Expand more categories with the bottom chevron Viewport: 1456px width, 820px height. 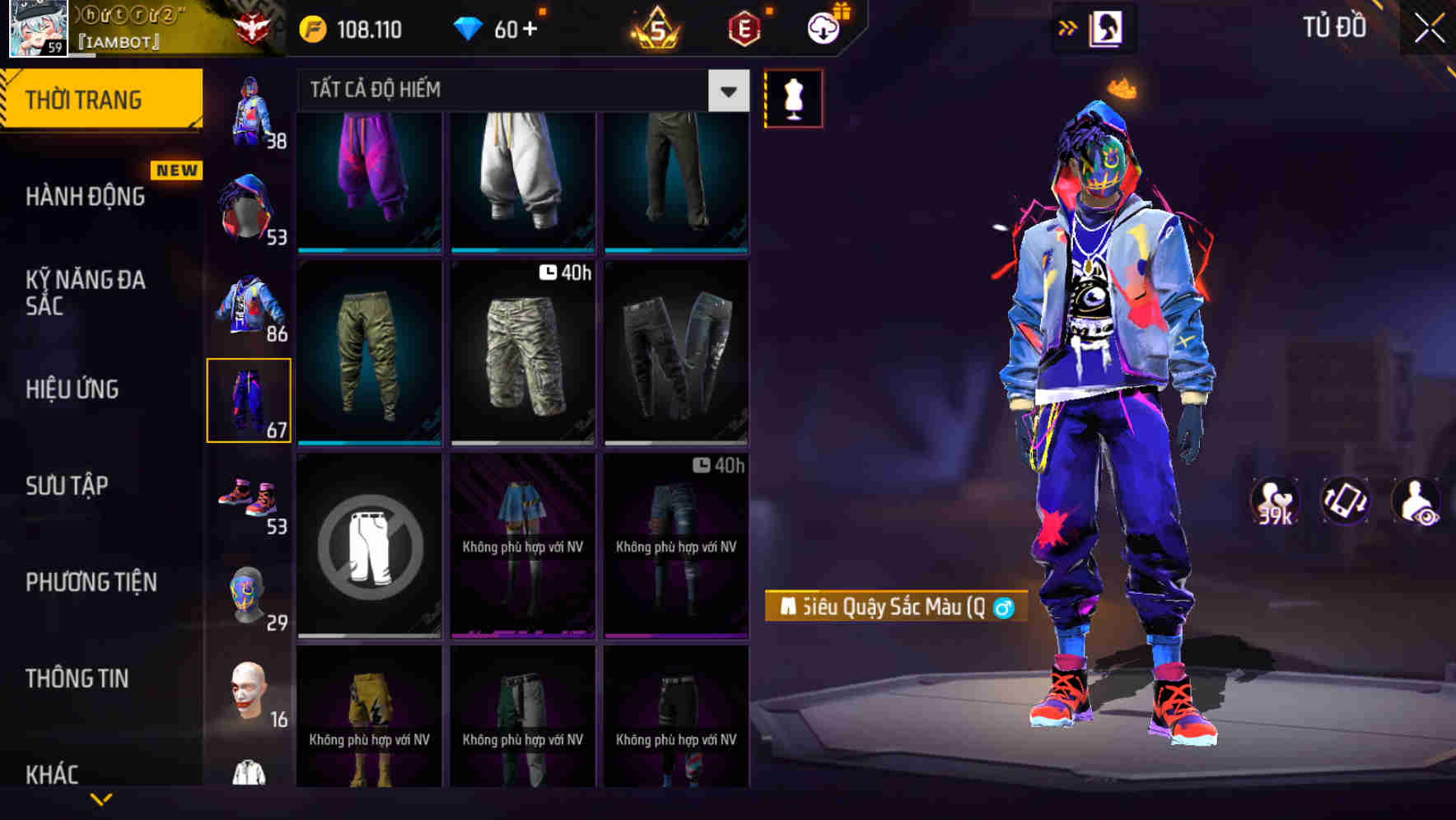pyautogui.click(x=102, y=797)
